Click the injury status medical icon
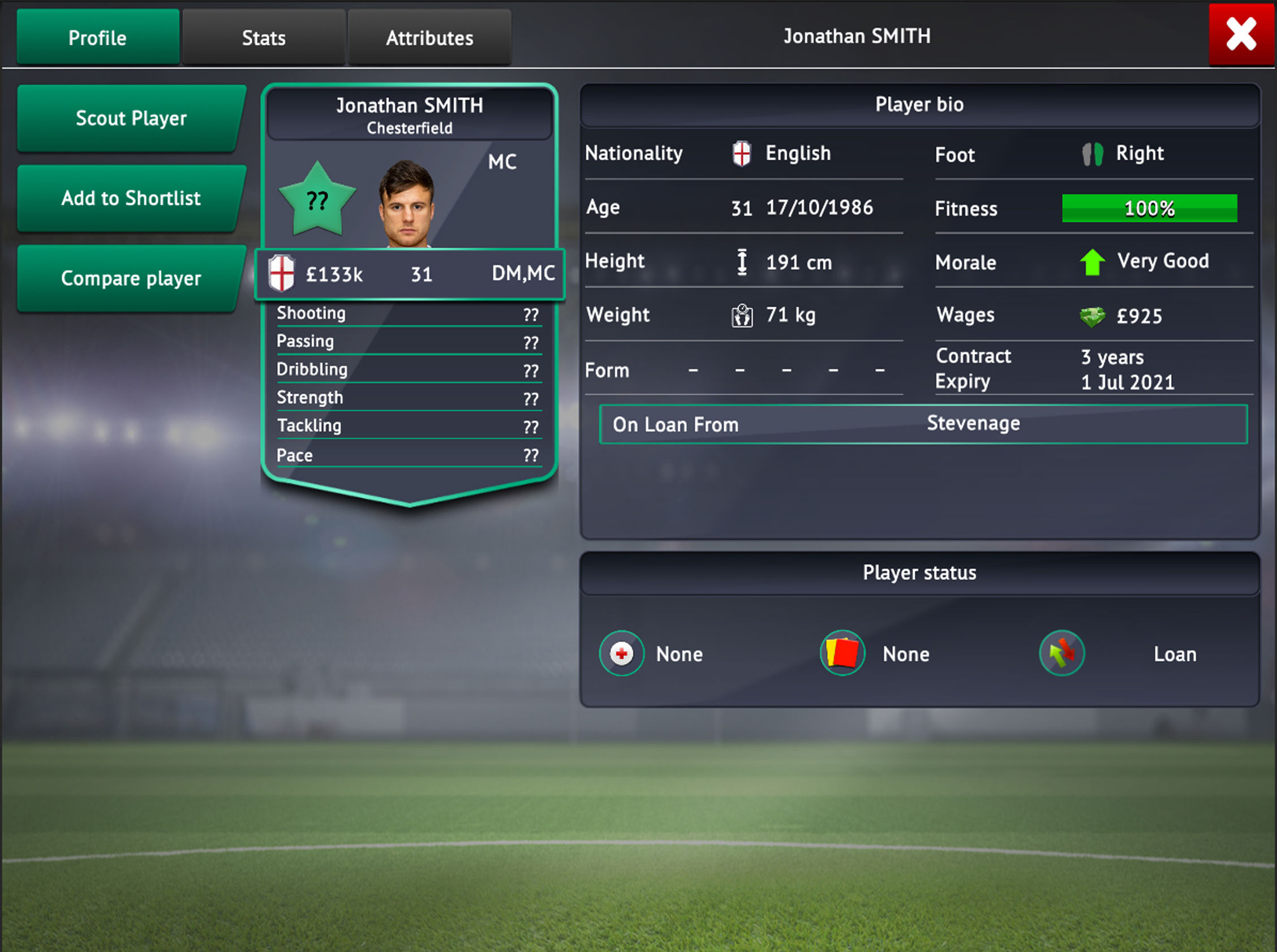The image size is (1277, 952). tap(621, 653)
